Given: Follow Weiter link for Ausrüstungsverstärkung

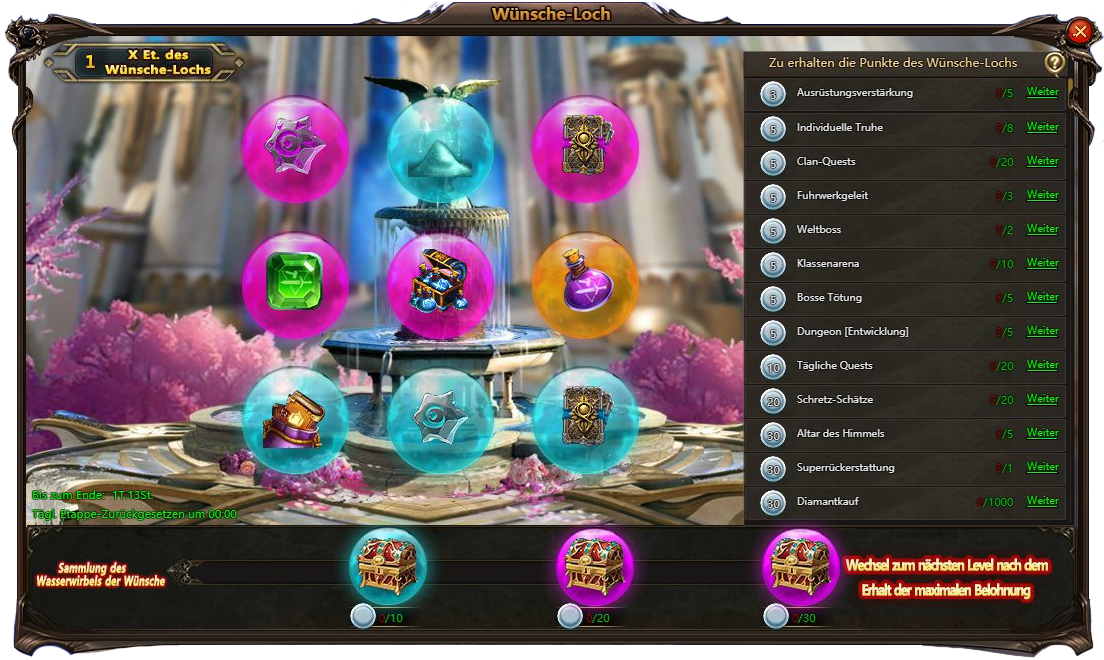Looking at the screenshot, I should pyautogui.click(x=1042, y=93).
